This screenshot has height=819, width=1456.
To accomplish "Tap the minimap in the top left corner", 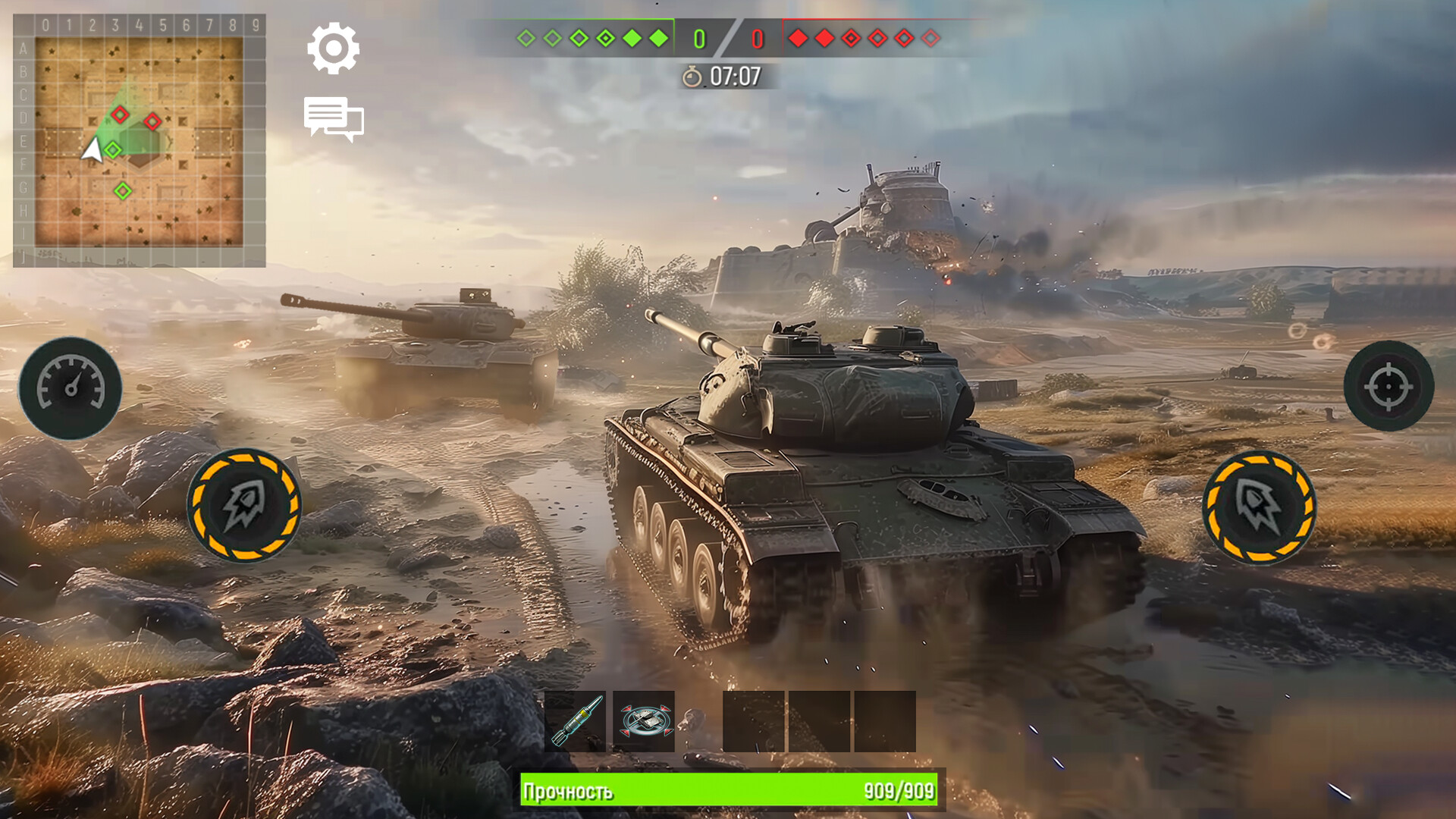I will [x=140, y=140].
